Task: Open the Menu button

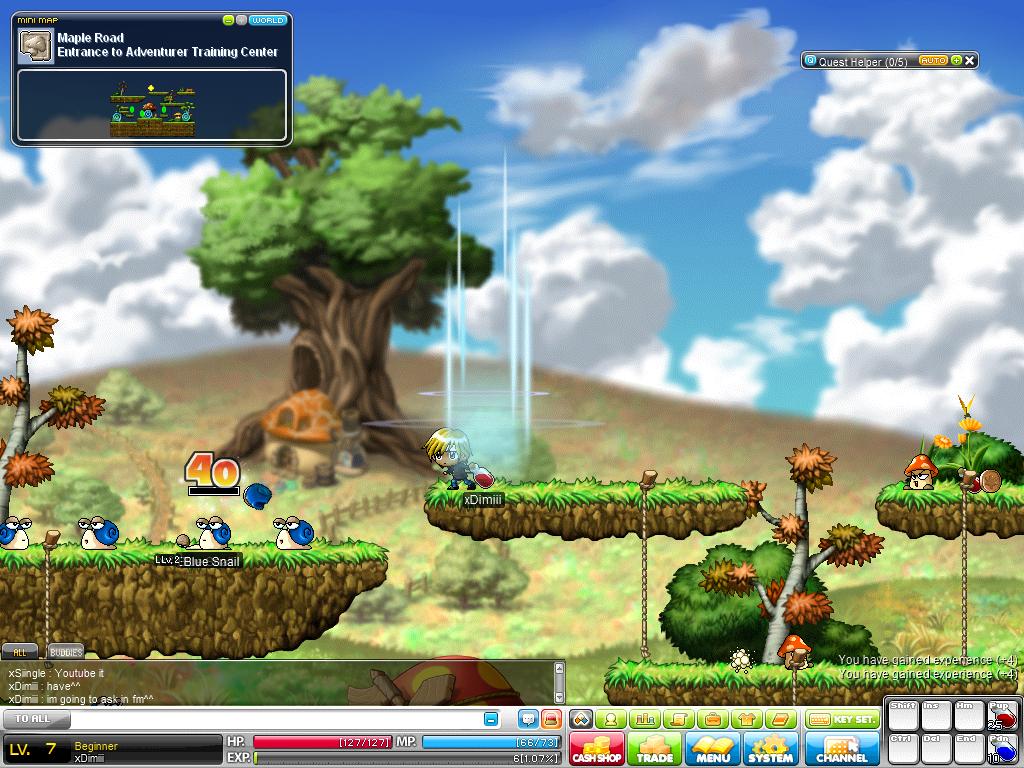Action: tap(713, 748)
